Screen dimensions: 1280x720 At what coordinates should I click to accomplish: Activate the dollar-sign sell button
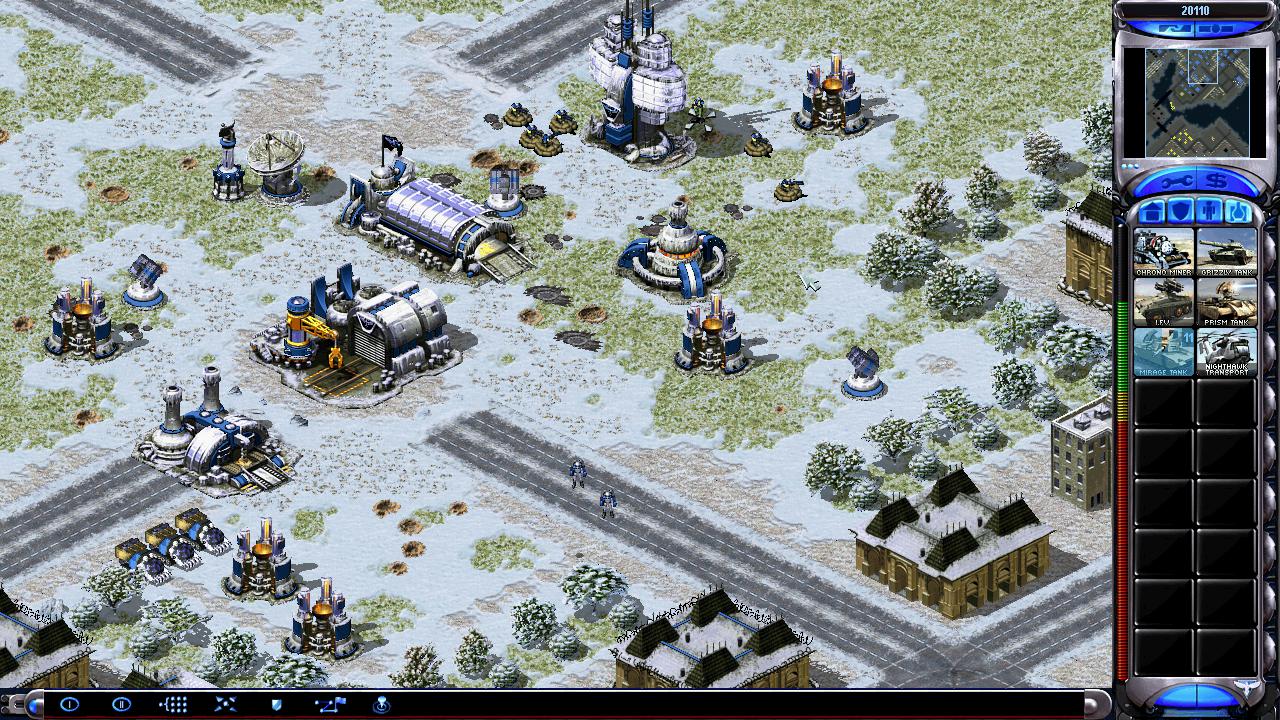click(x=1217, y=180)
